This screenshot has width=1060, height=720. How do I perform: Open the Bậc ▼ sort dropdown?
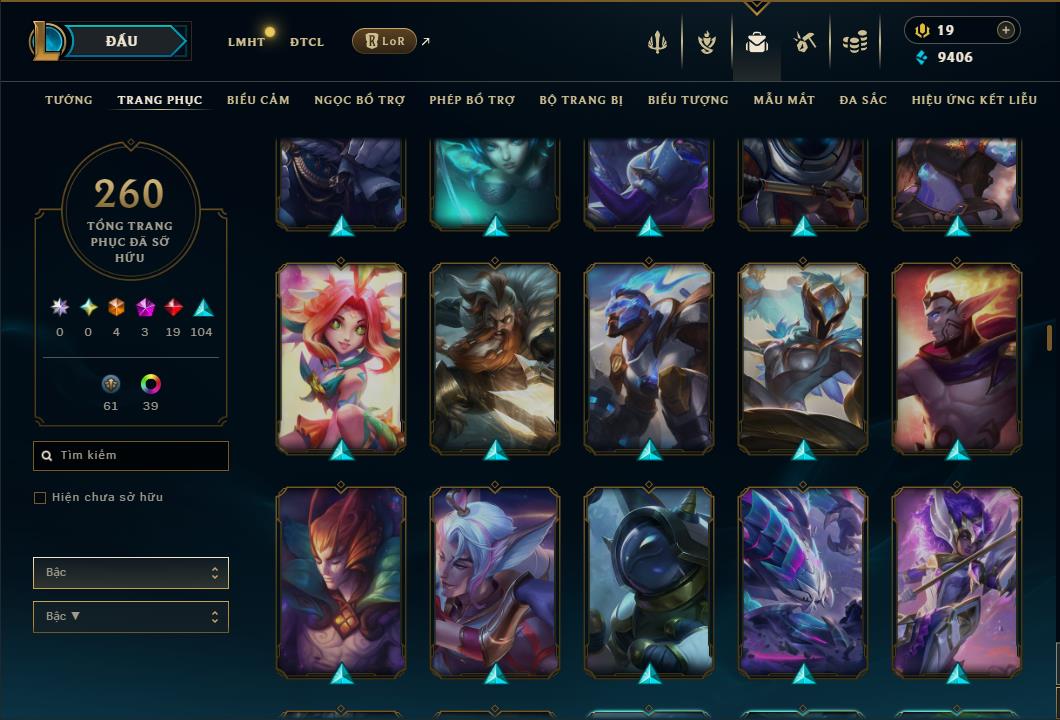131,617
